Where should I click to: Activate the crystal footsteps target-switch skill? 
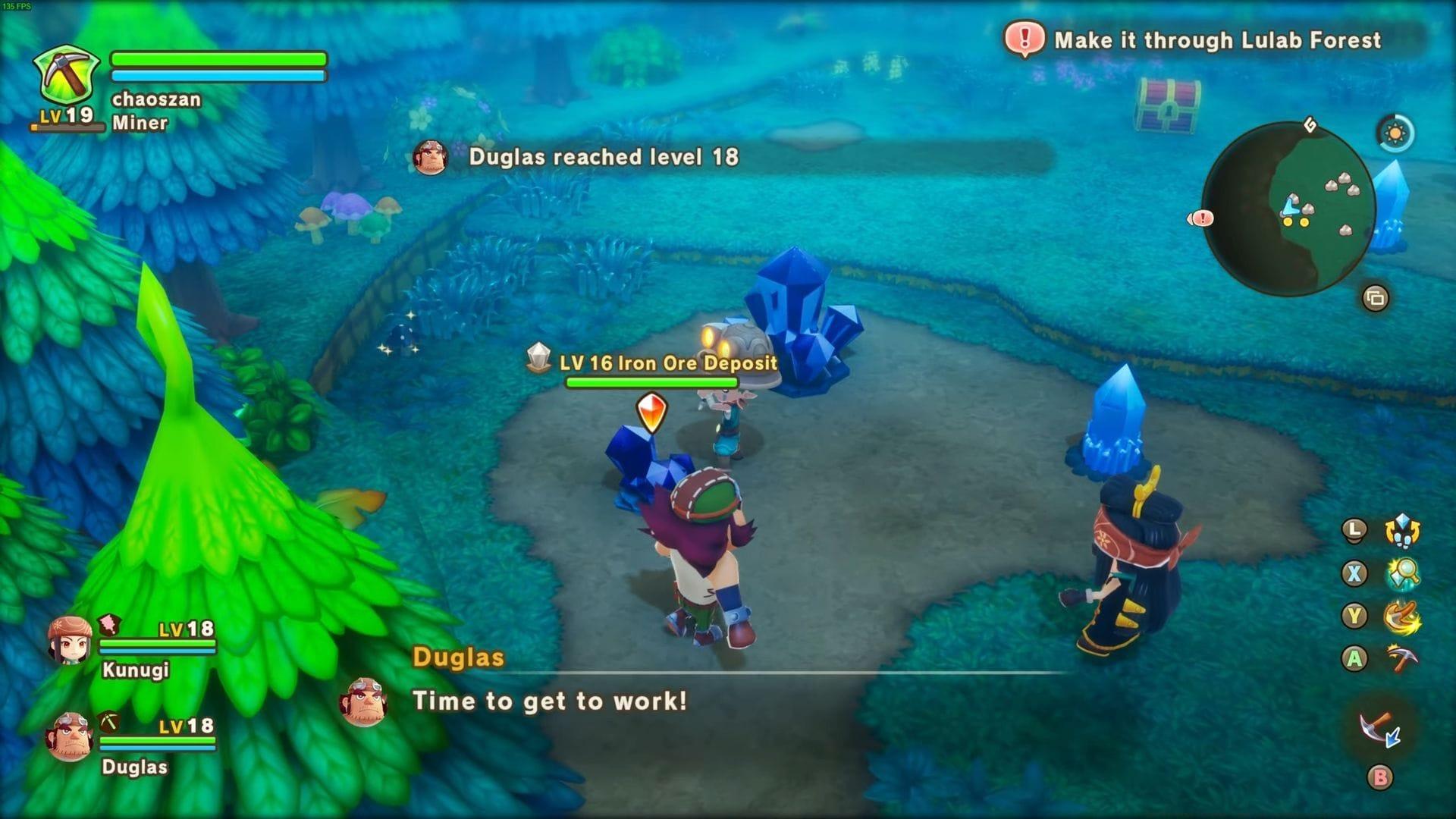click(1402, 531)
